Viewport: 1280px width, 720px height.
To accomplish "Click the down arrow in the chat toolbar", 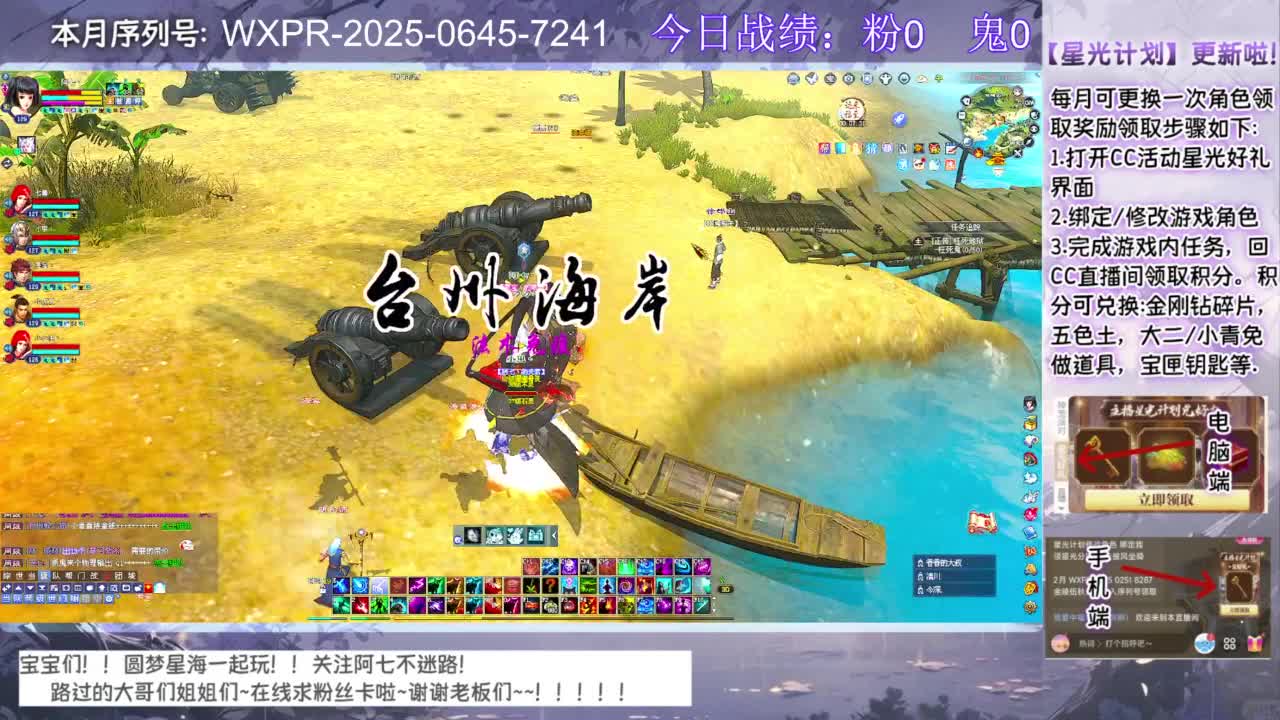I will (x=30, y=588).
